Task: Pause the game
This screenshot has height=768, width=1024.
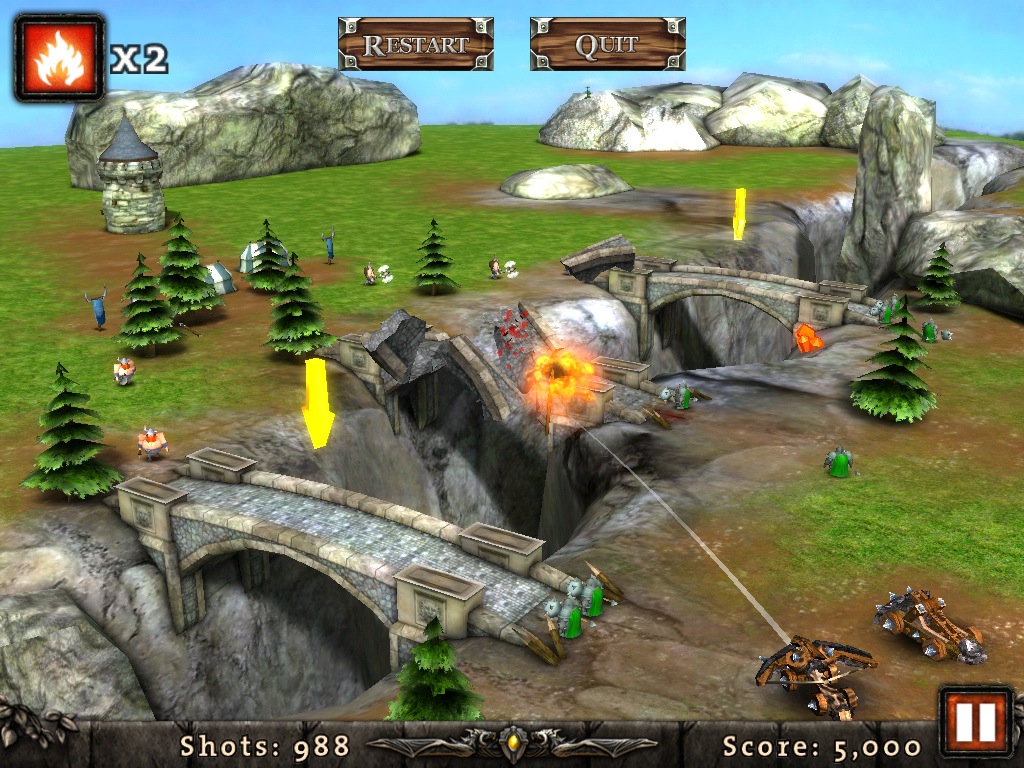Action: (x=975, y=721)
